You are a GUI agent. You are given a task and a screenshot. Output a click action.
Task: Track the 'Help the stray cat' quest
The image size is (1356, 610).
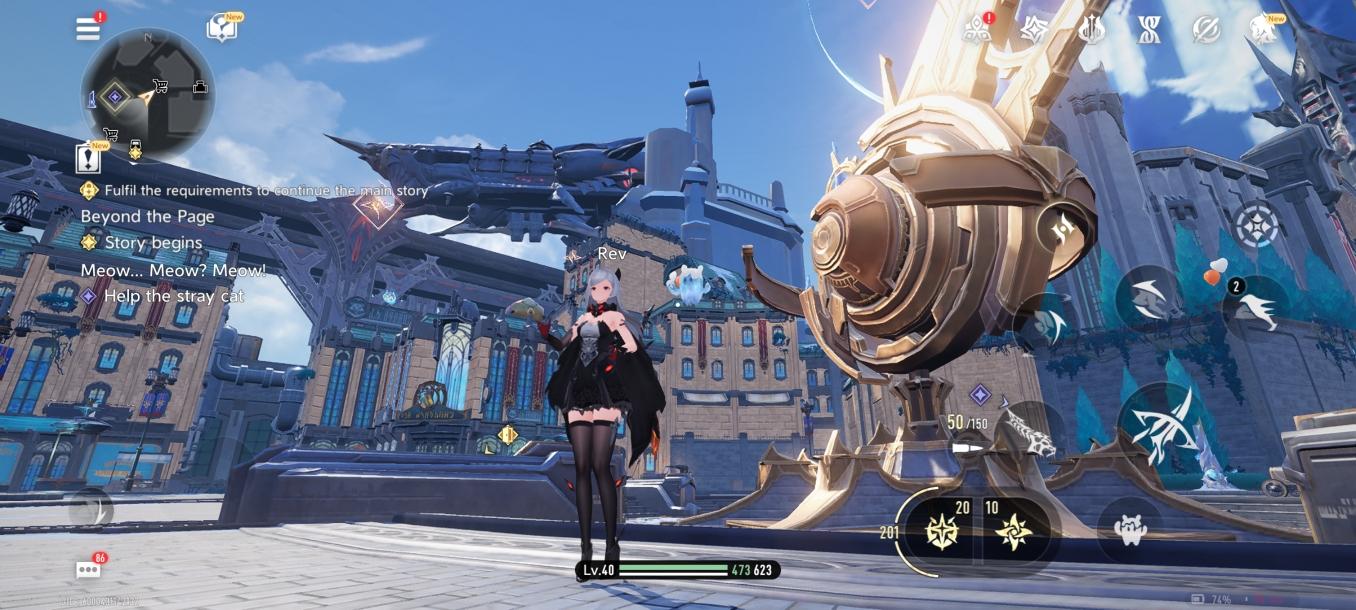pos(174,296)
